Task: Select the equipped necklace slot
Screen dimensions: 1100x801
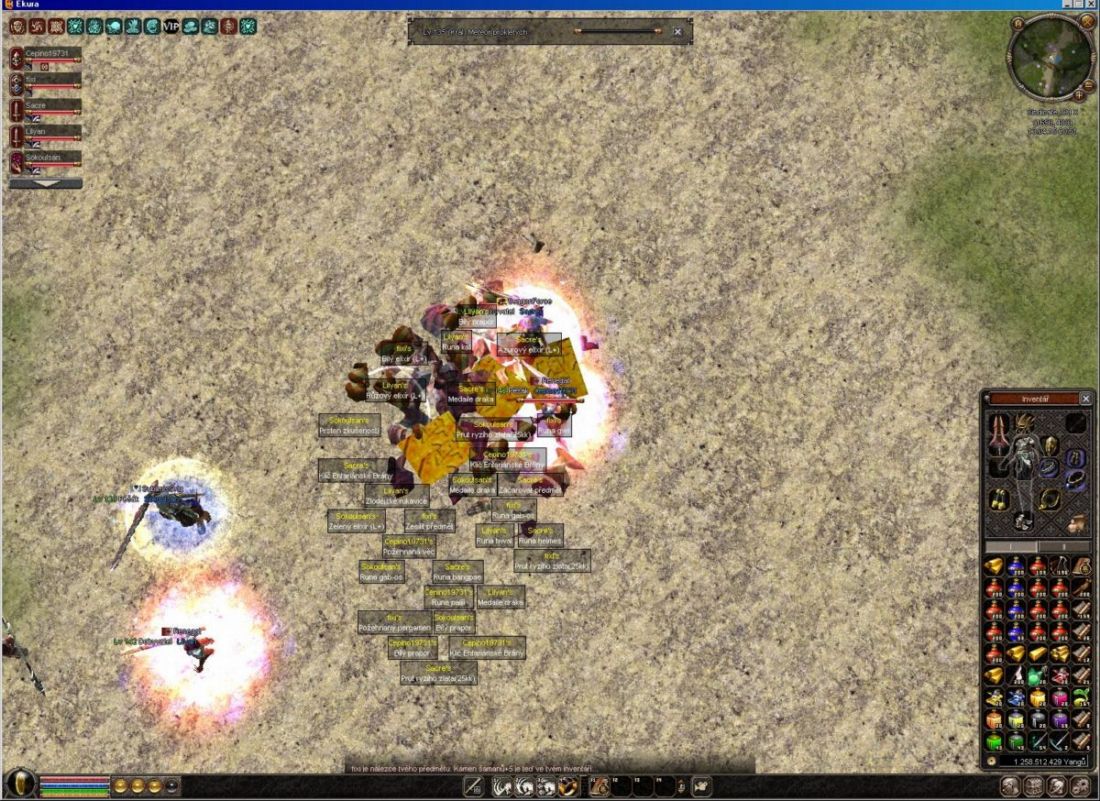Action: (1049, 497)
